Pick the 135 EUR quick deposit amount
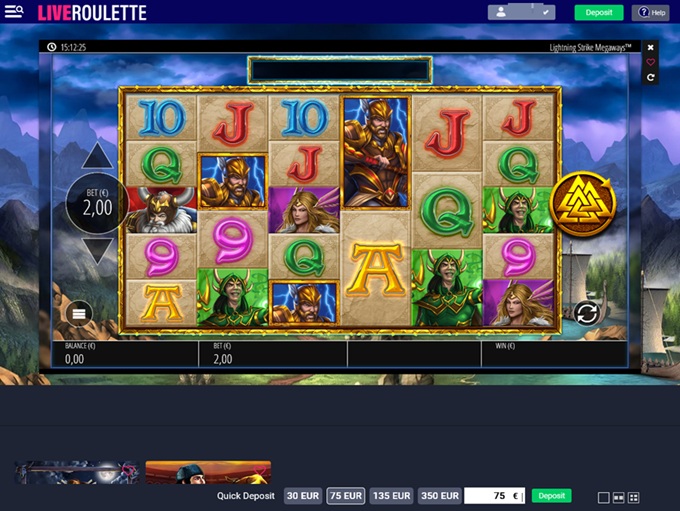 [x=391, y=496]
